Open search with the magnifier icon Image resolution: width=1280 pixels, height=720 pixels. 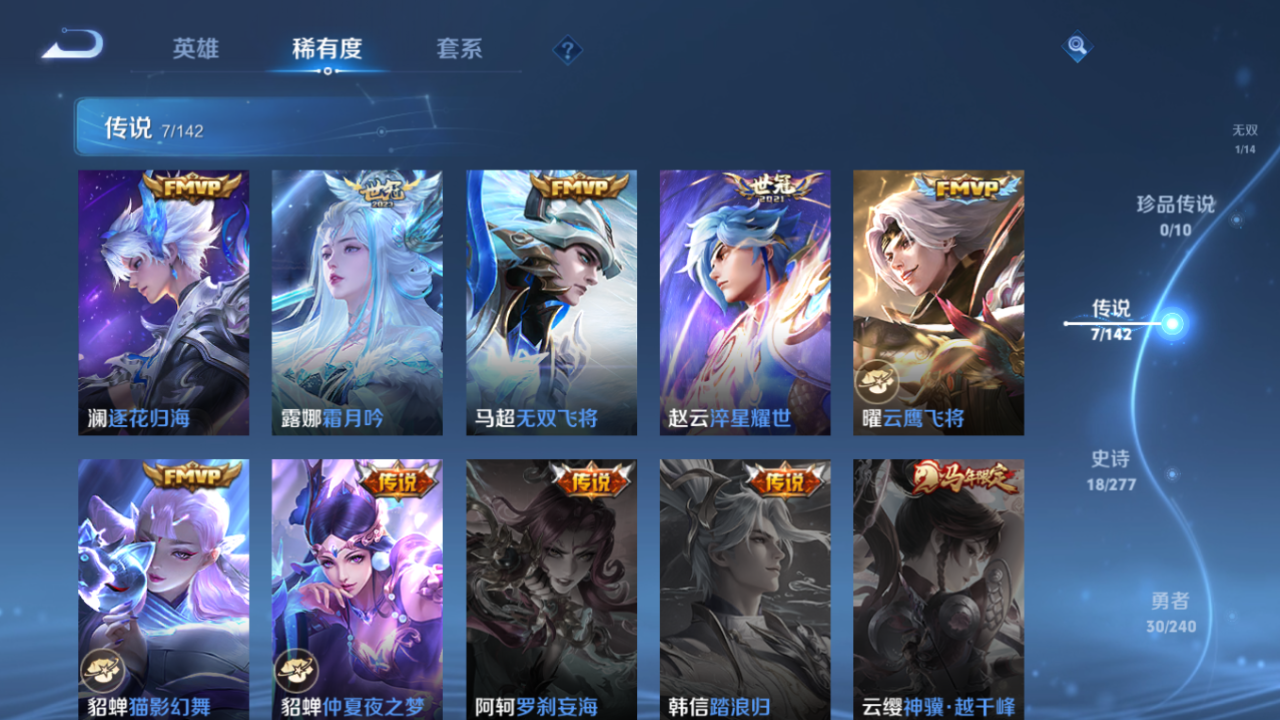(1076, 46)
